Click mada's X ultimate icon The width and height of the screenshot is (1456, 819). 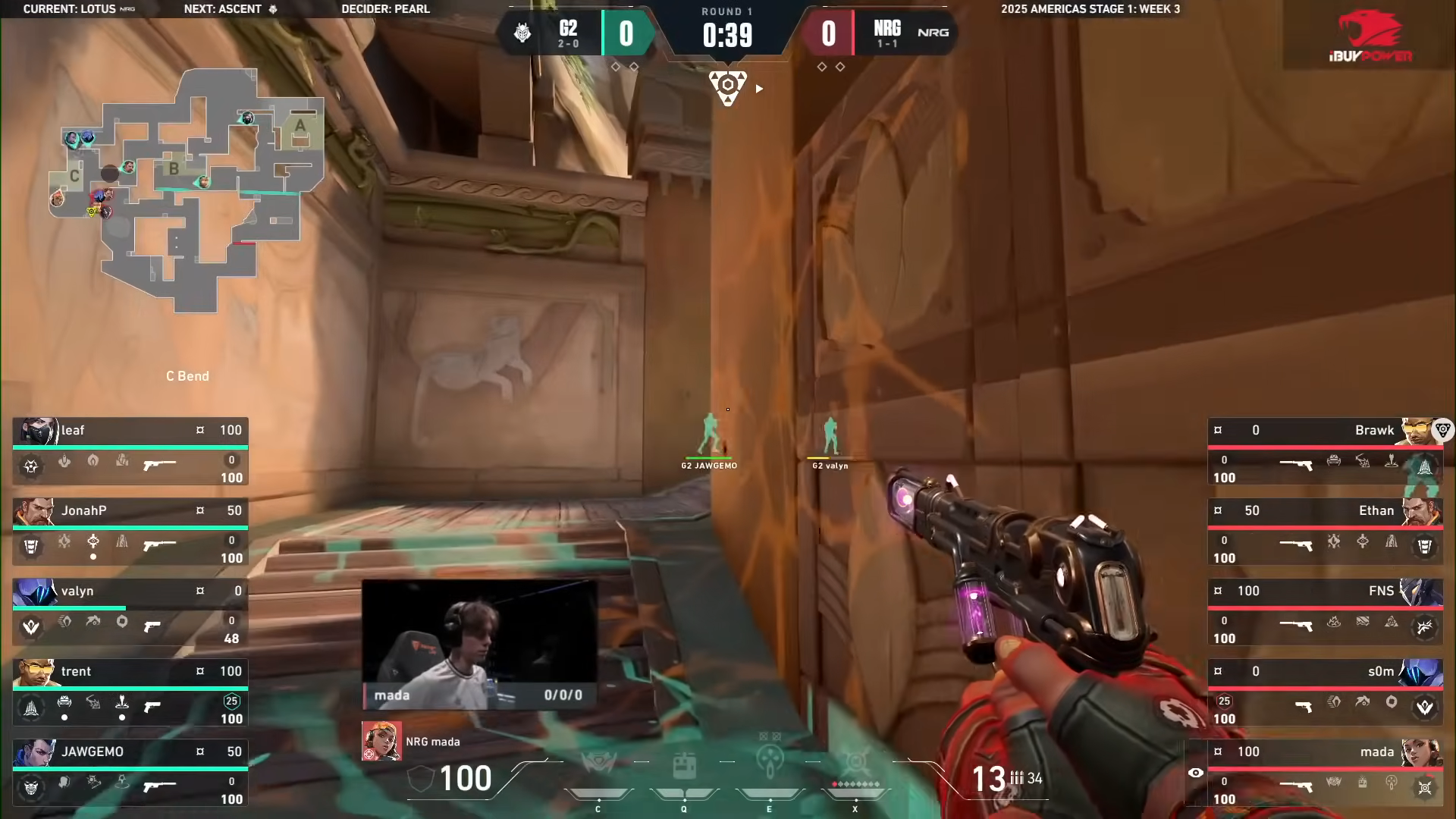pos(855,763)
